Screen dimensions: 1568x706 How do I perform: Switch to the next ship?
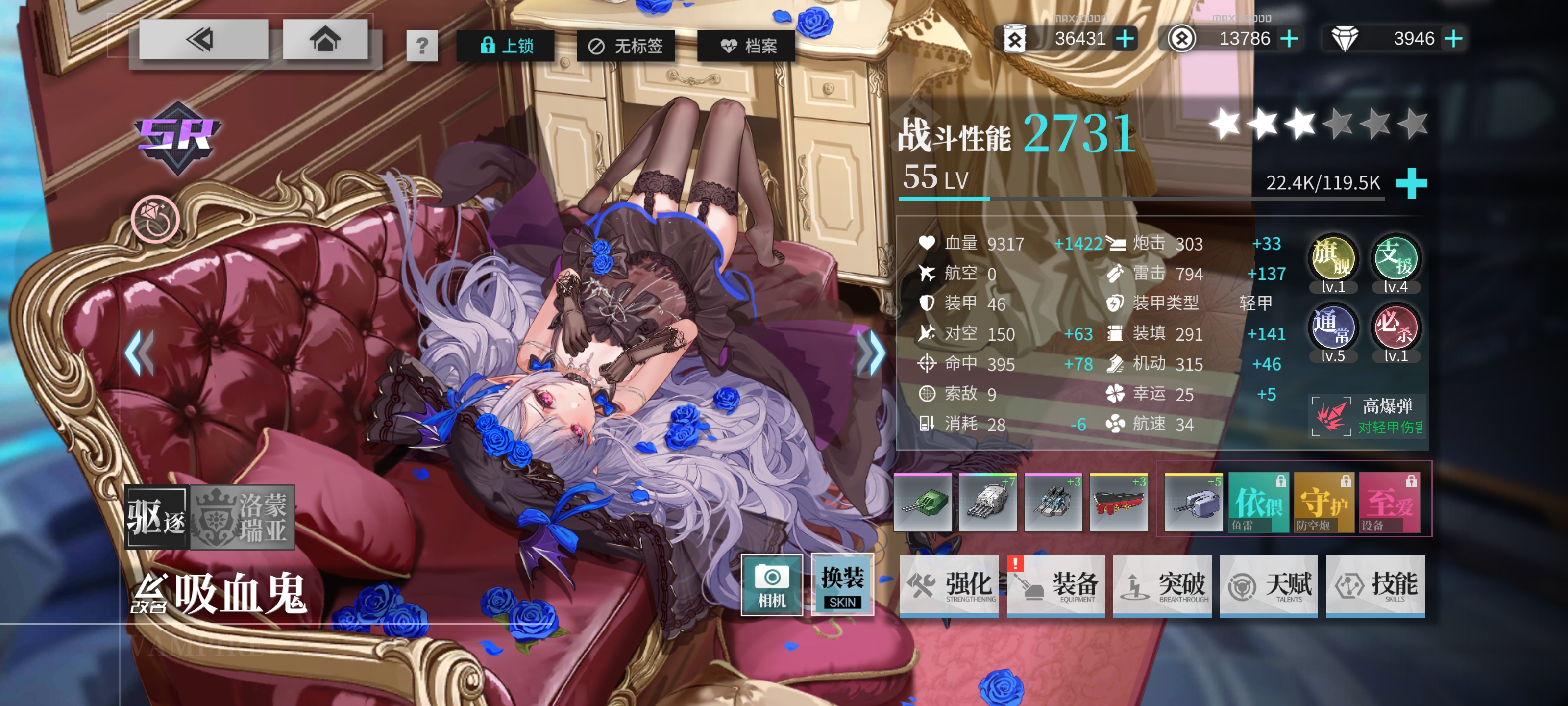click(872, 352)
